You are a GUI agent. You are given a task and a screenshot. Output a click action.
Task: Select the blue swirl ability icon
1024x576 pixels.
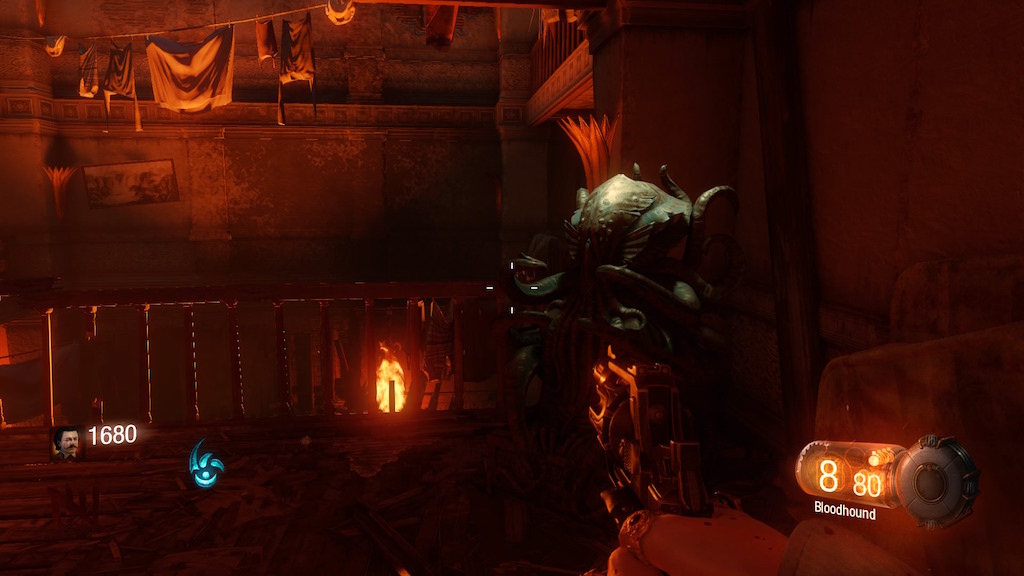coord(205,464)
